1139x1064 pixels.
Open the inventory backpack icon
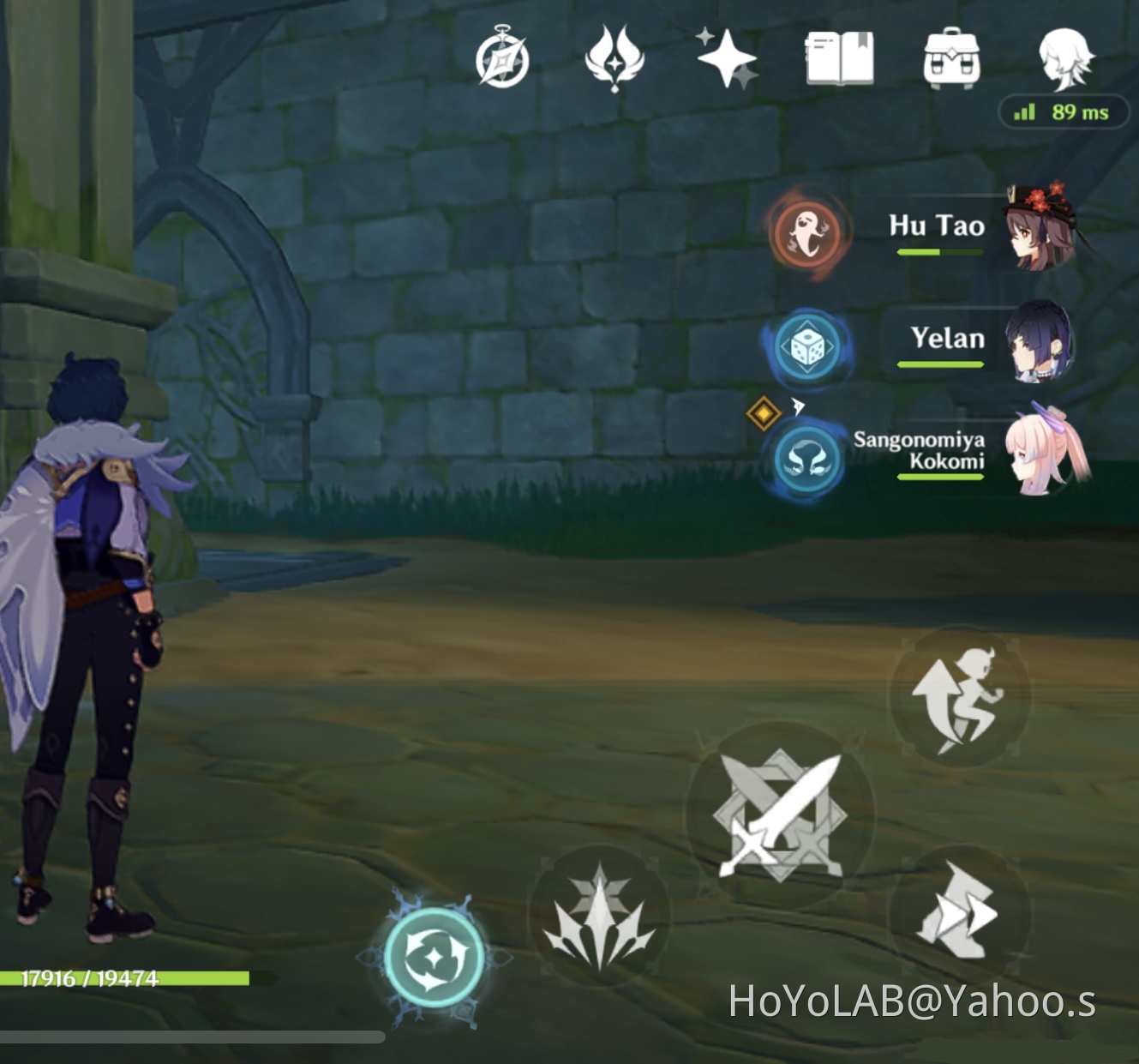952,58
